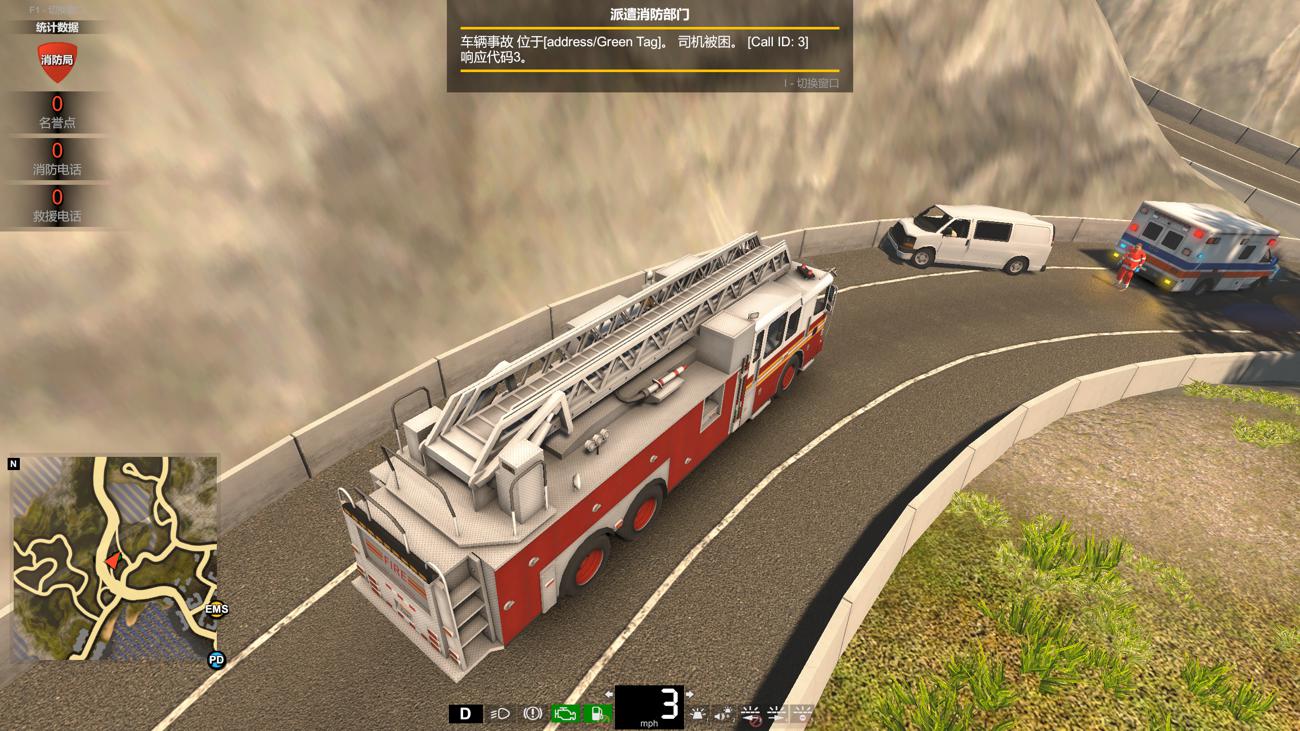Click the minimap
This screenshot has height=731, width=1300.
point(114,558)
